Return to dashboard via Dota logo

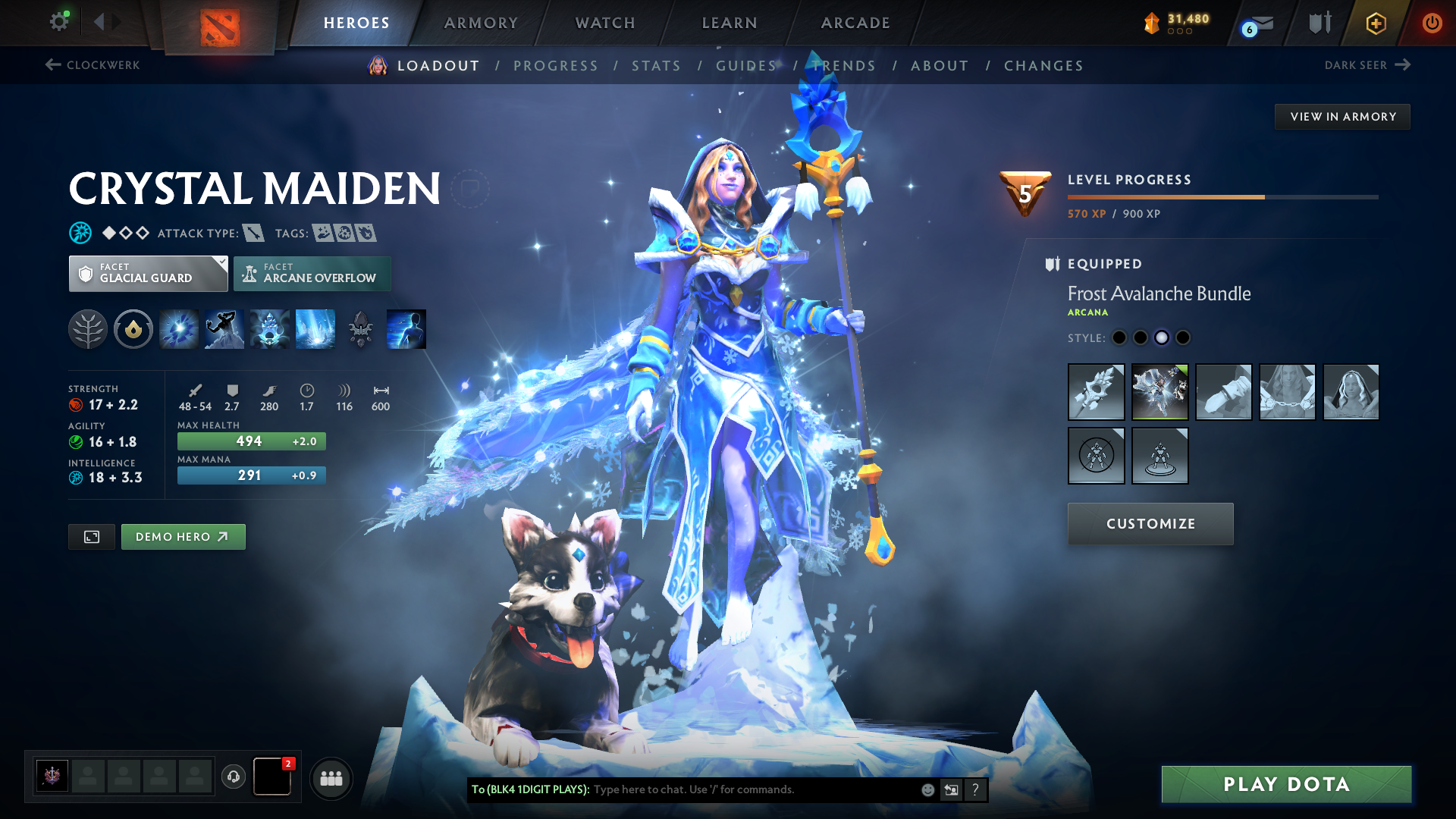pyautogui.click(x=220, y=27)
